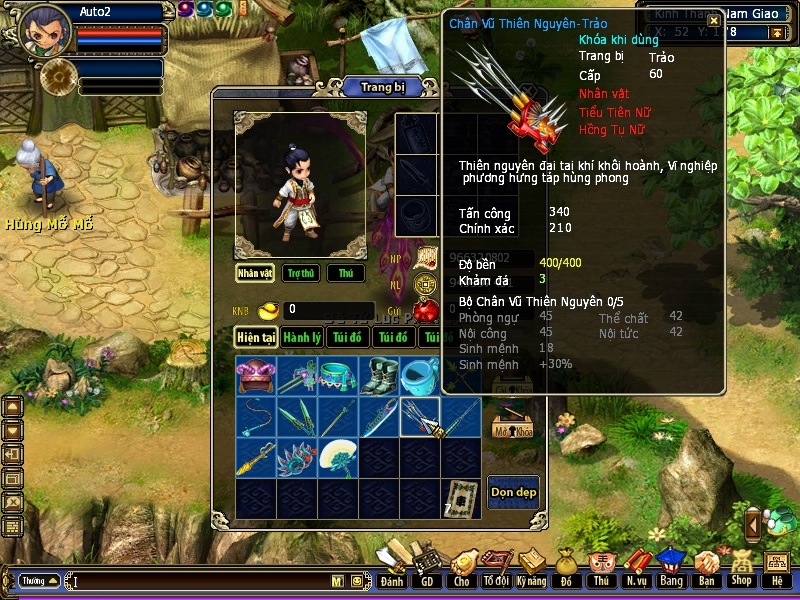The height and width of the screenshot is (600, 800).
Task: Open the Thường chat channel dropdown
Action: [x=40, y=581]
